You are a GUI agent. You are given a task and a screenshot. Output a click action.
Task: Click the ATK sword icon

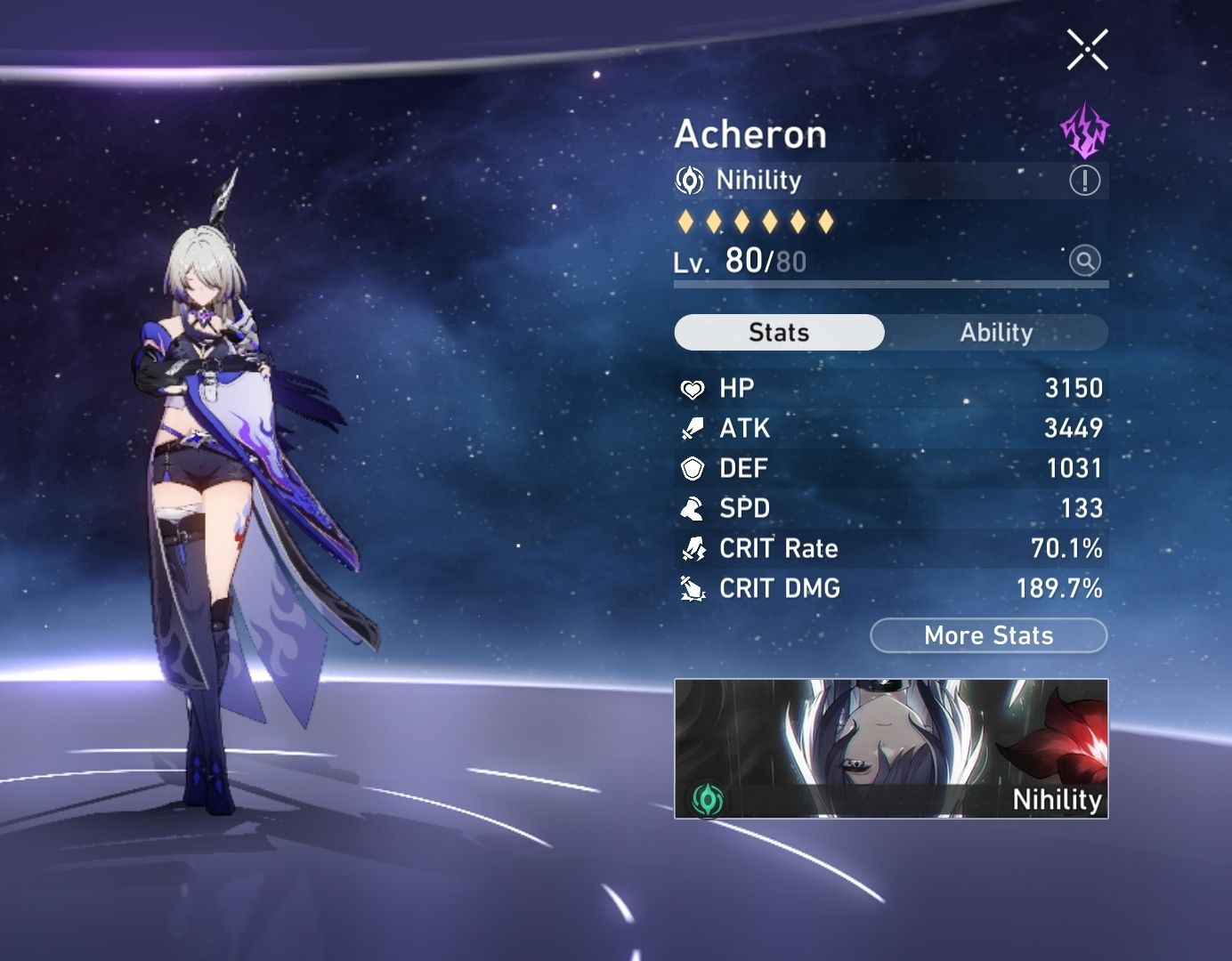(x=691, y=428)
